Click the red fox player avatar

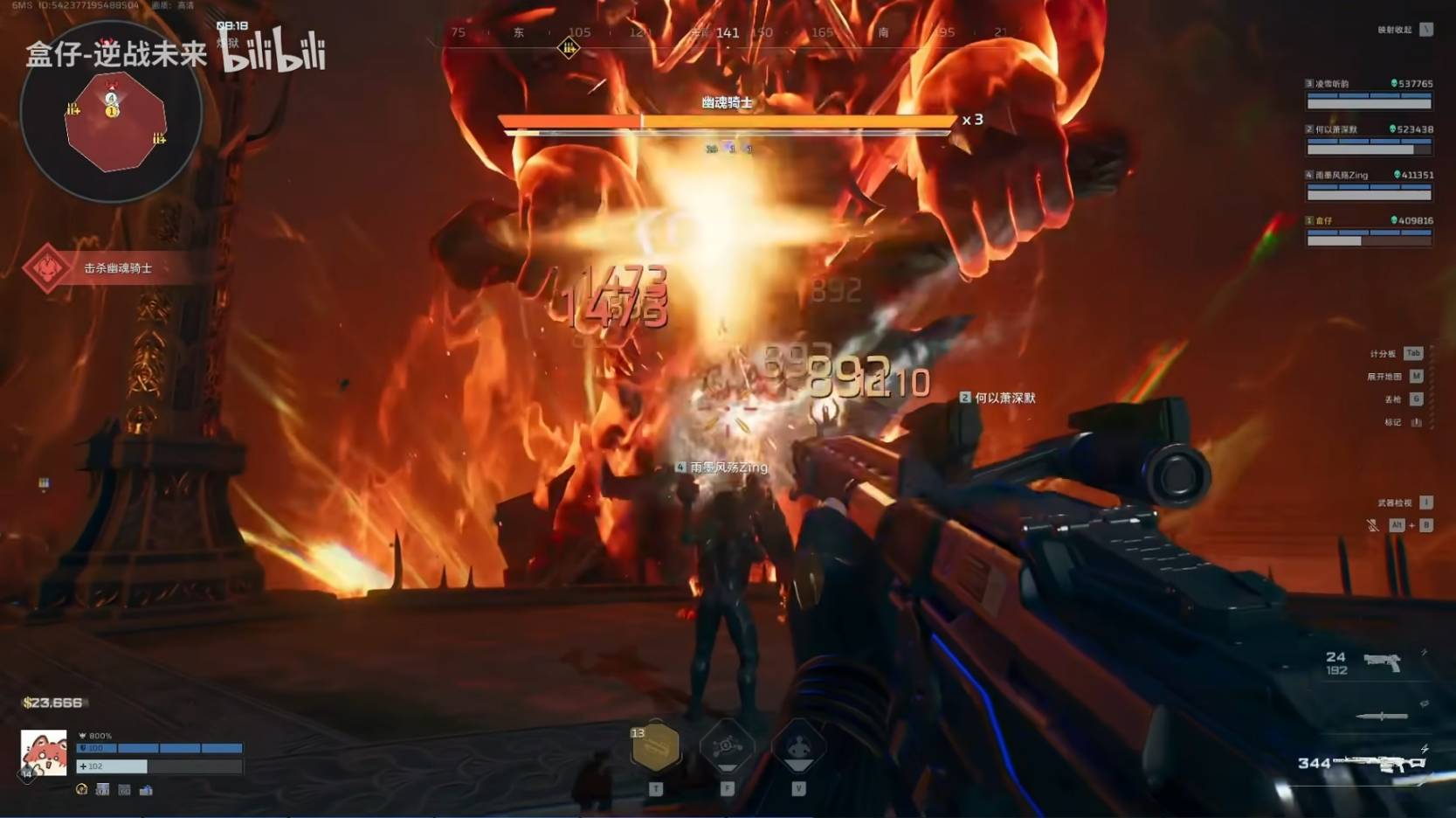click(44, 752)
